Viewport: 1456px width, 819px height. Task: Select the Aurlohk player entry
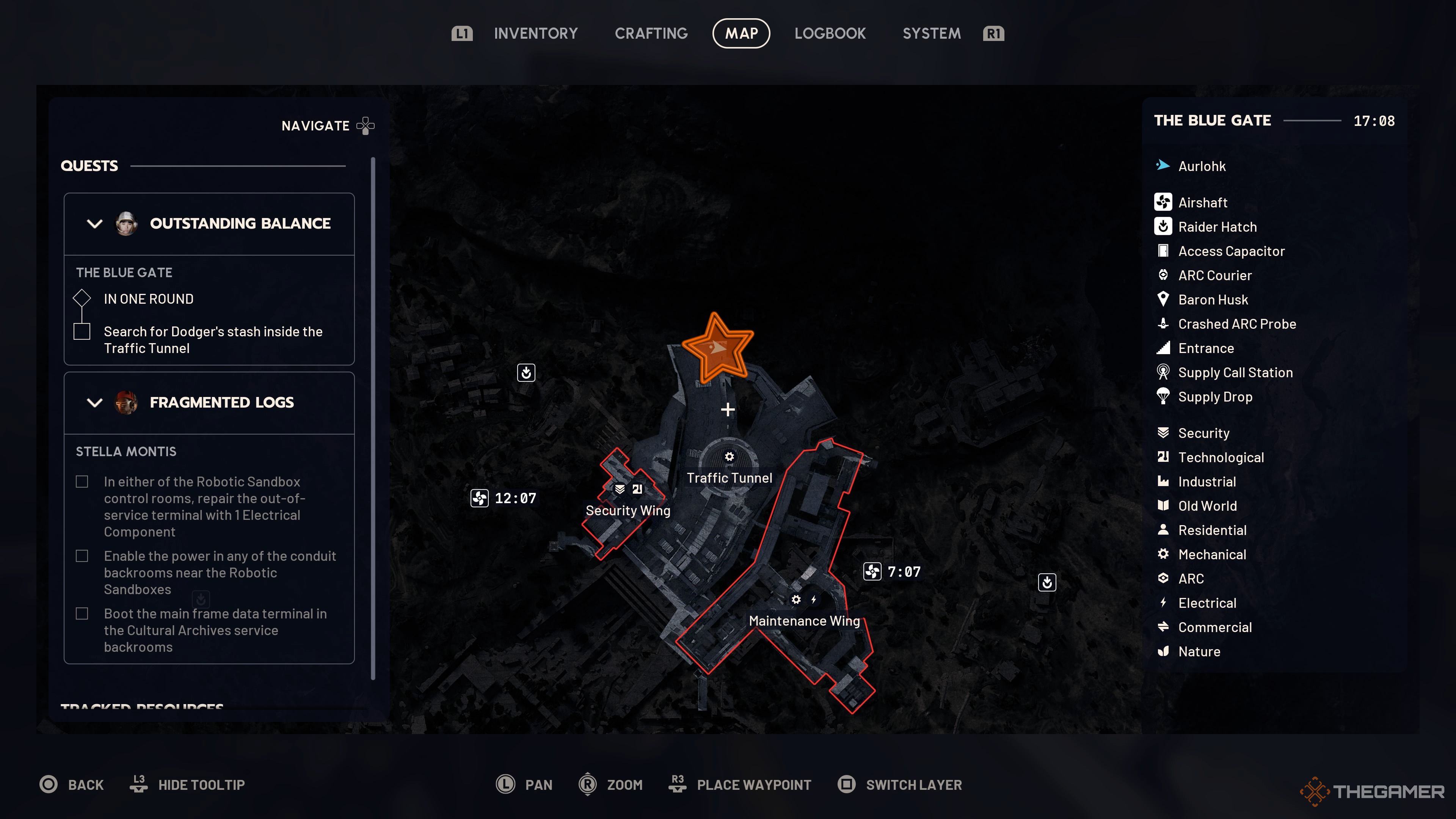click(x=1202, y=166)
